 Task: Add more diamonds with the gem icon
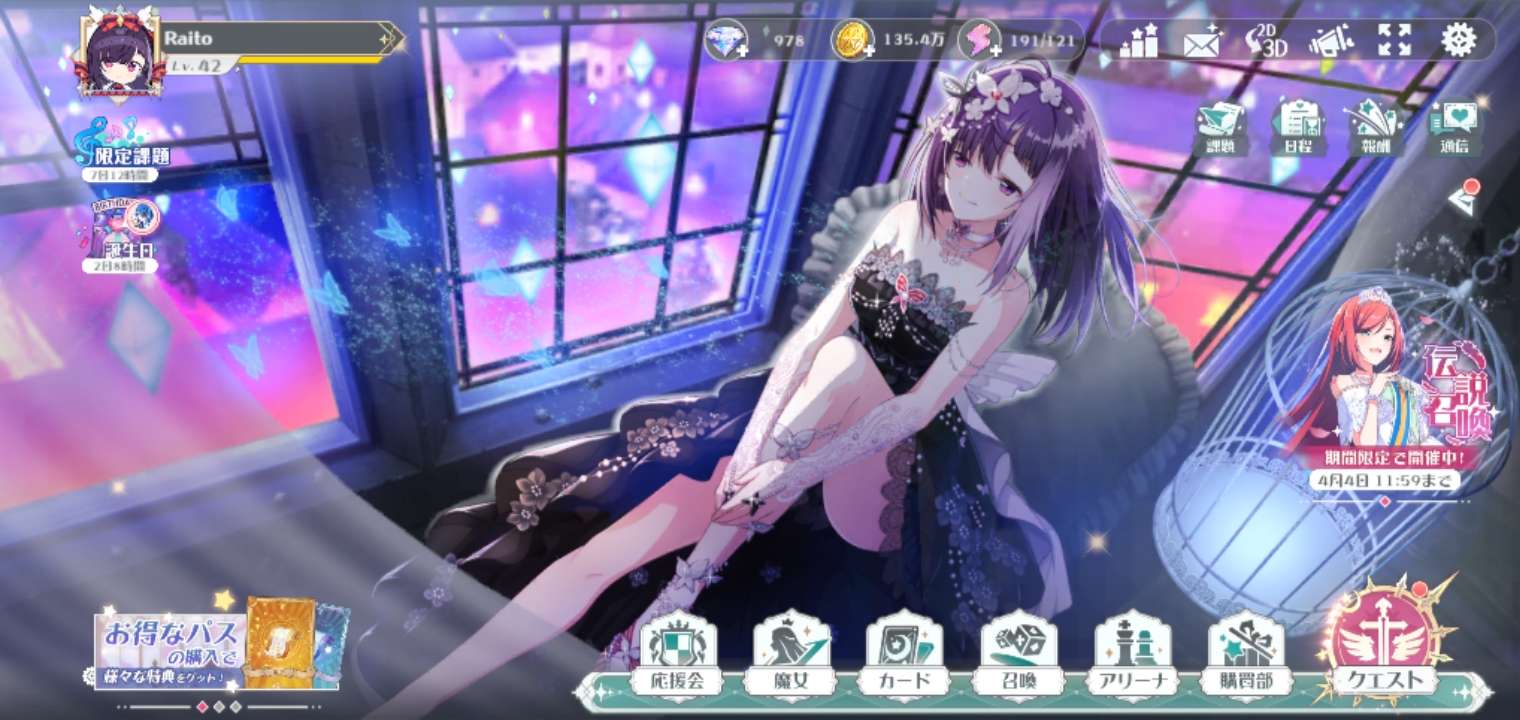[726, 41]
